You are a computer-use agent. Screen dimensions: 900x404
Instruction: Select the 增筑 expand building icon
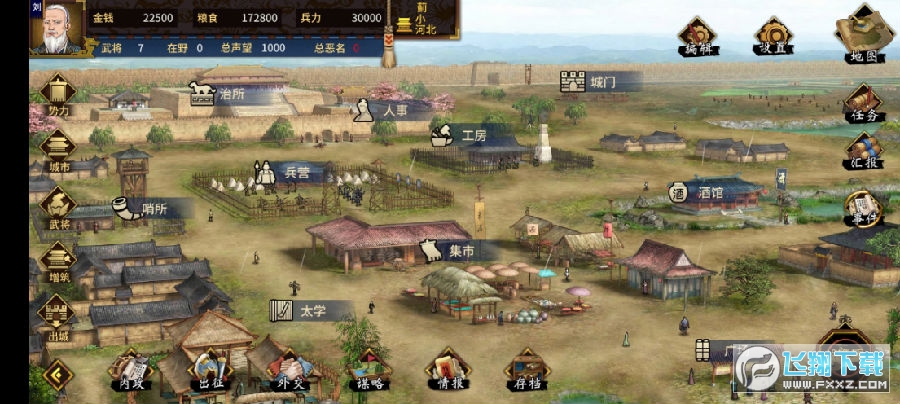pos(57,260)
